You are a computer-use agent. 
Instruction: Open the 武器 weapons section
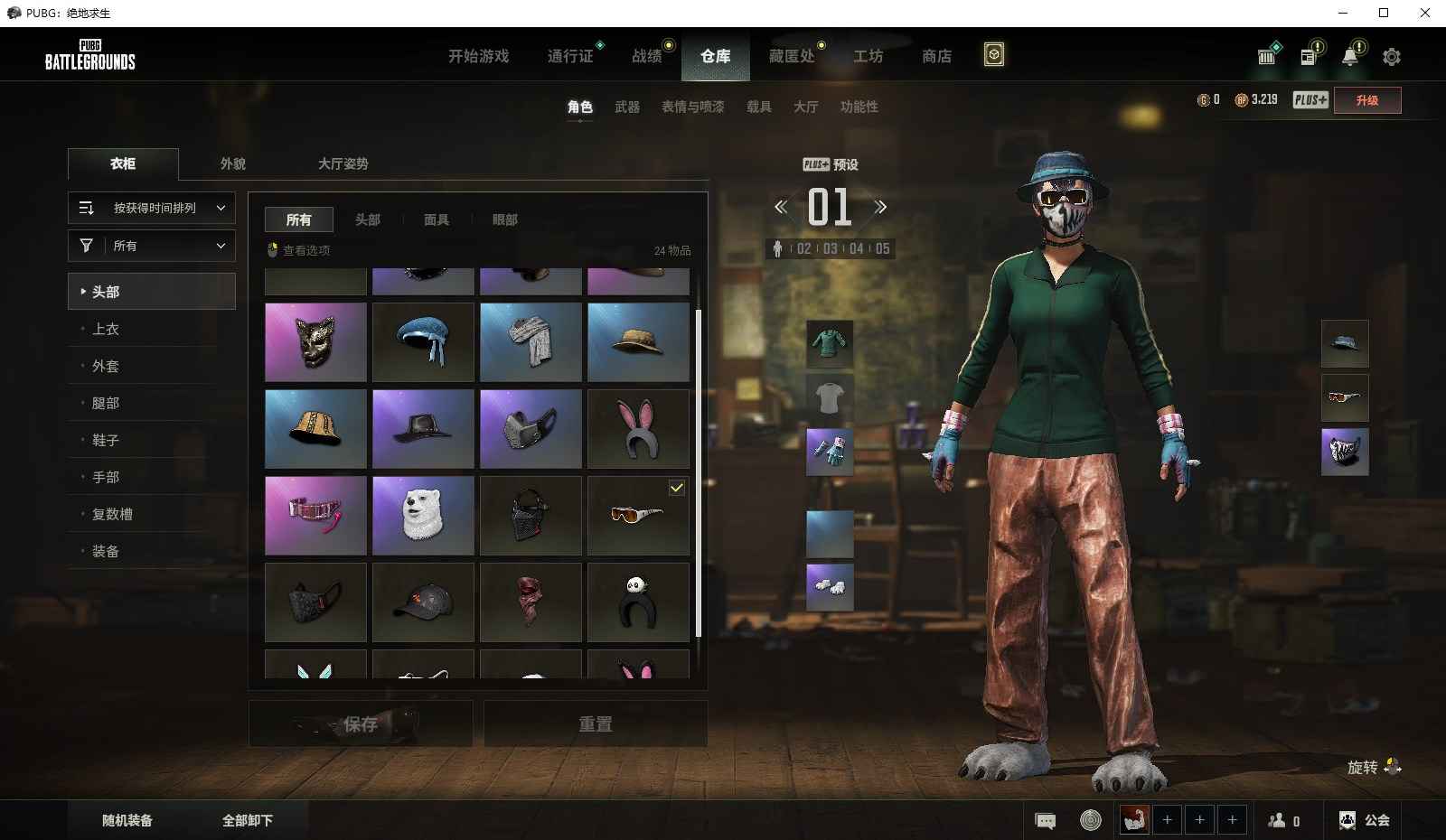627,107
